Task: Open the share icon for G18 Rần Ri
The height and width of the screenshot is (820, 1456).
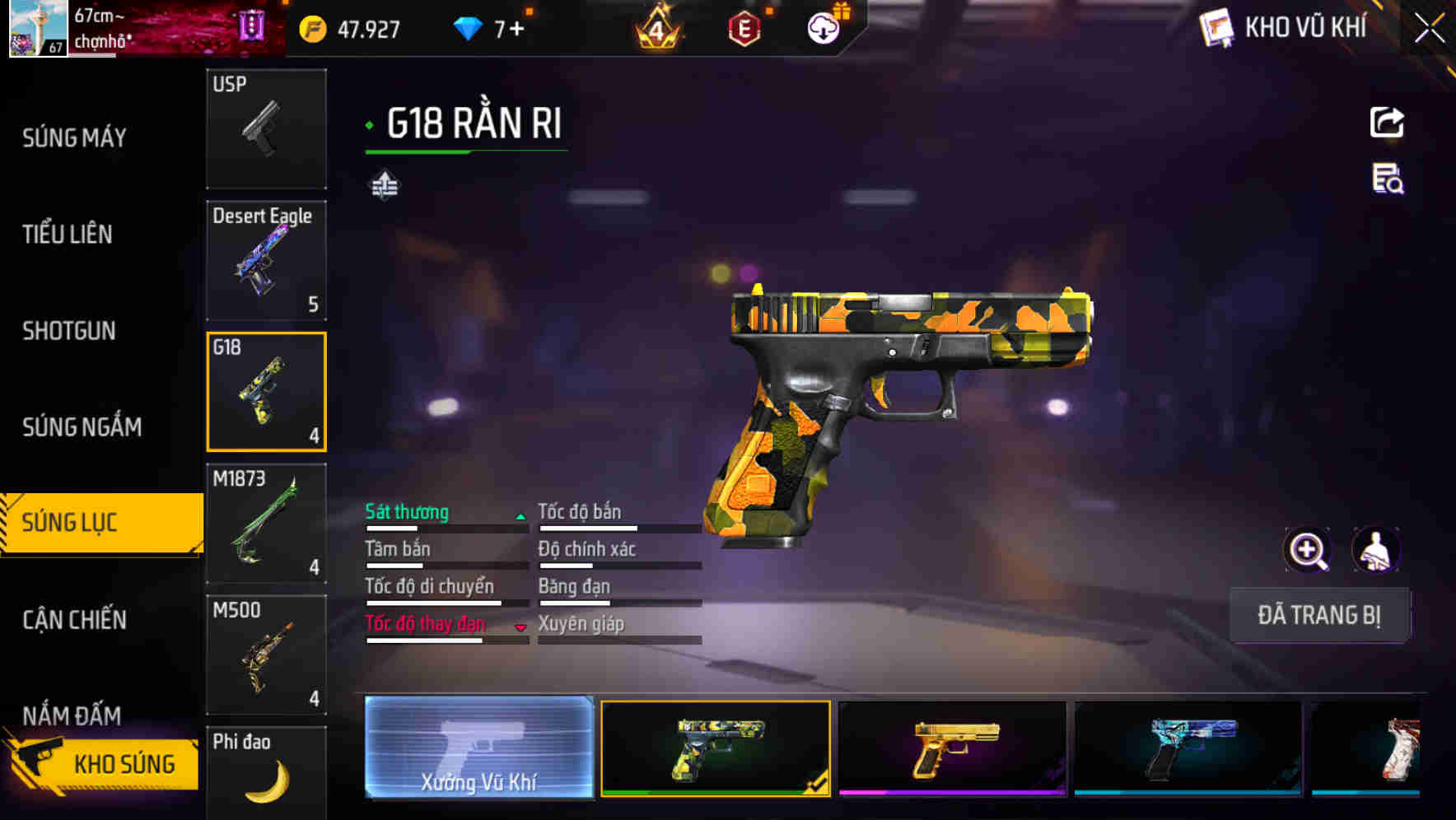Action: pos(1388,122)
